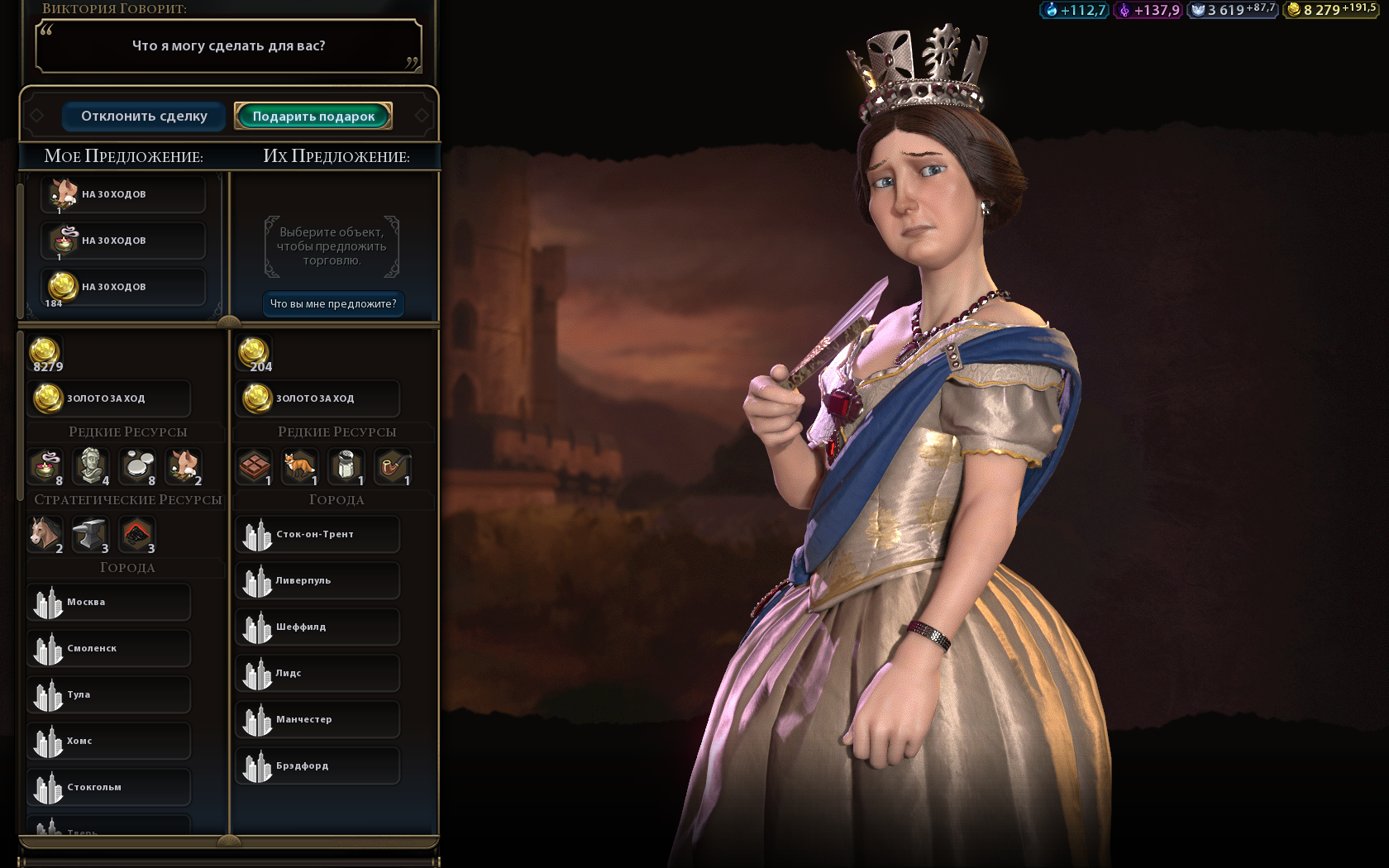Choose «Подарить подарок» to send the gift
This screenshot has width=1389, height=868.
point(313,117)
